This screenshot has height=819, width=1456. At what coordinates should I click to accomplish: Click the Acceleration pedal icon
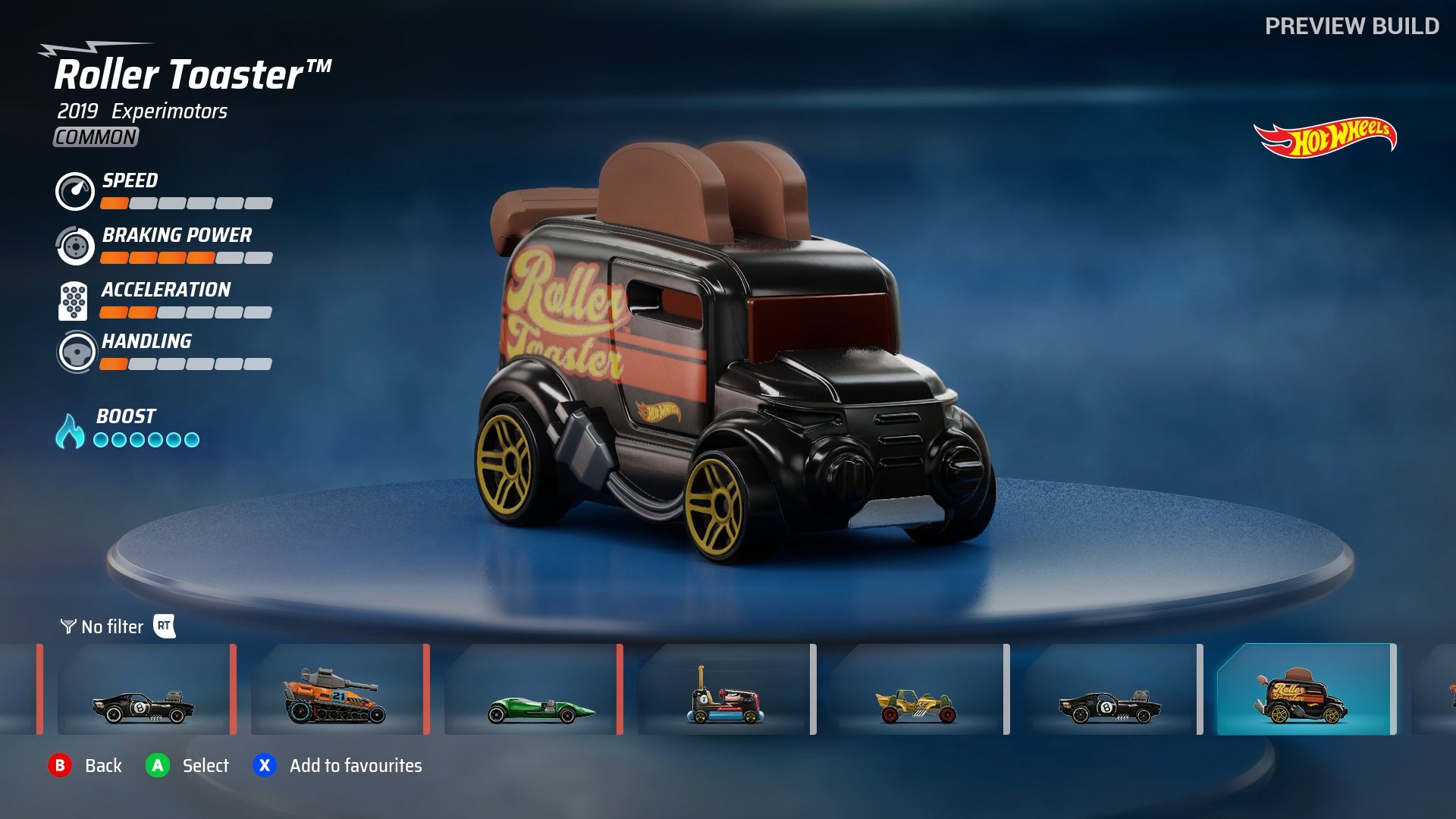(x=73, y=300)
